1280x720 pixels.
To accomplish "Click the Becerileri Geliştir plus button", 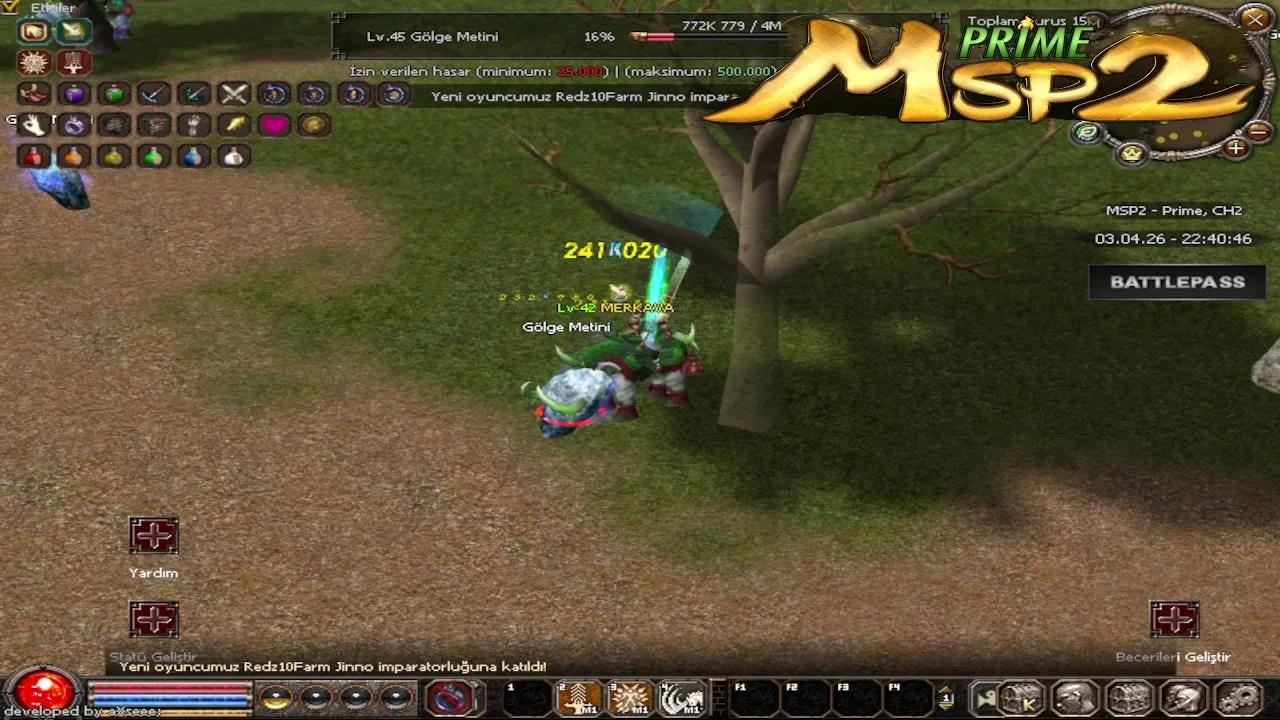I will click(1175, 620).
